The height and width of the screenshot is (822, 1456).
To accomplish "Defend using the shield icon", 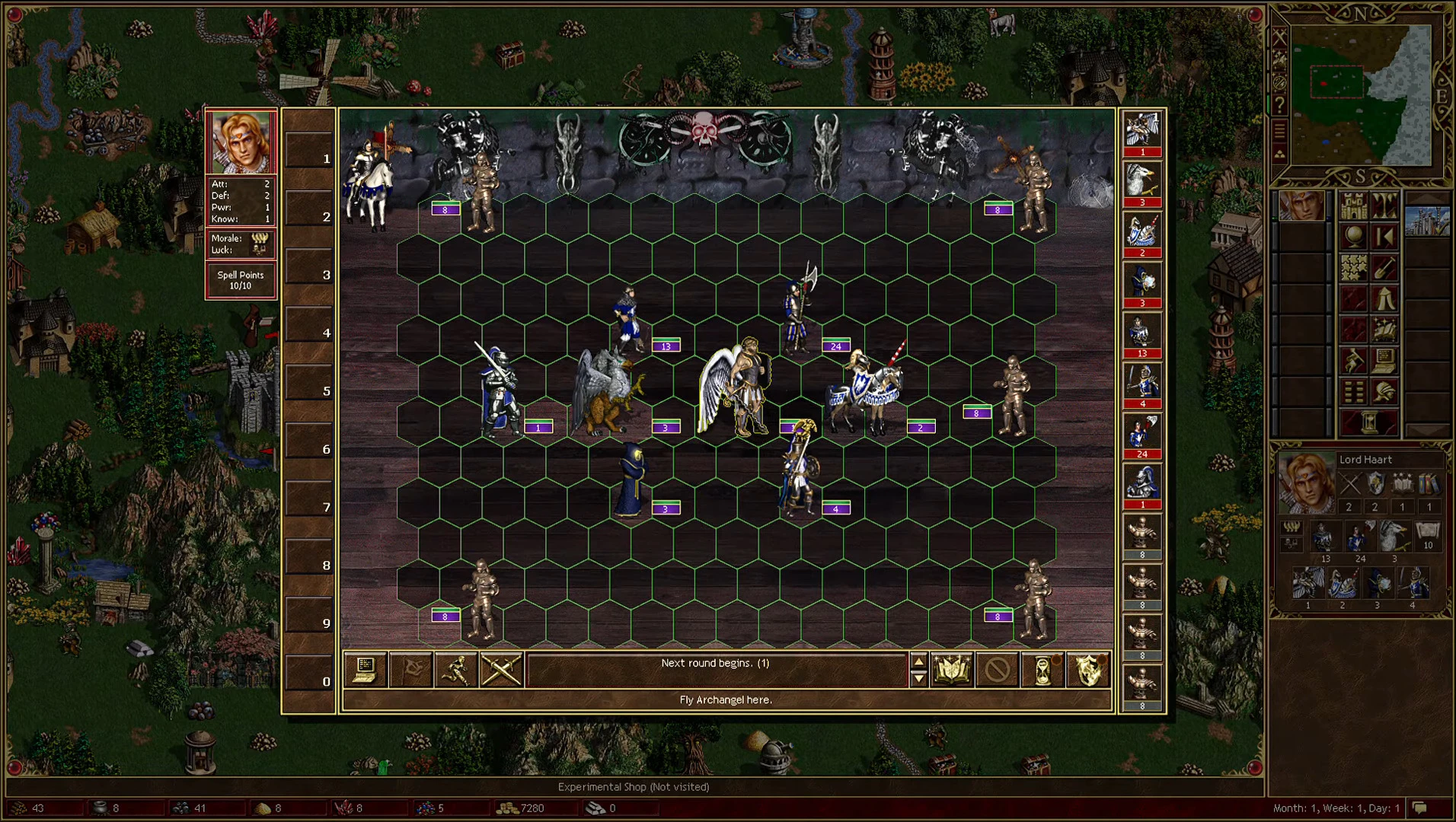I will [x=1087, y=670].
